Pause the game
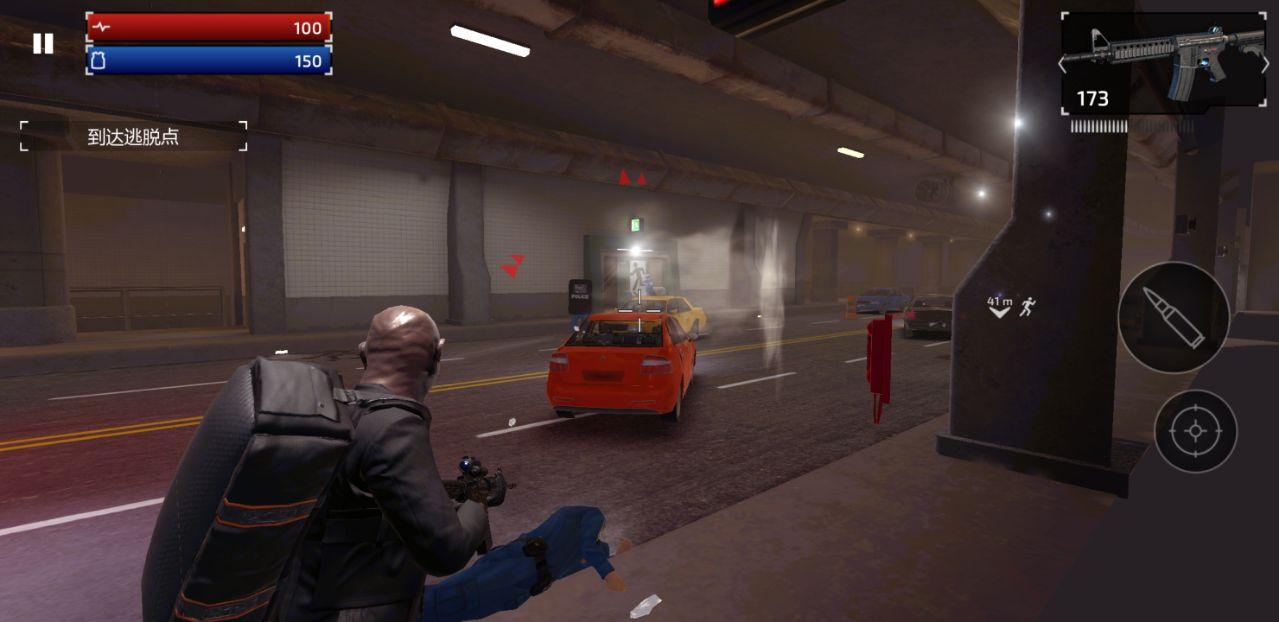The image size is (1279, 622). tap(42, 44)
